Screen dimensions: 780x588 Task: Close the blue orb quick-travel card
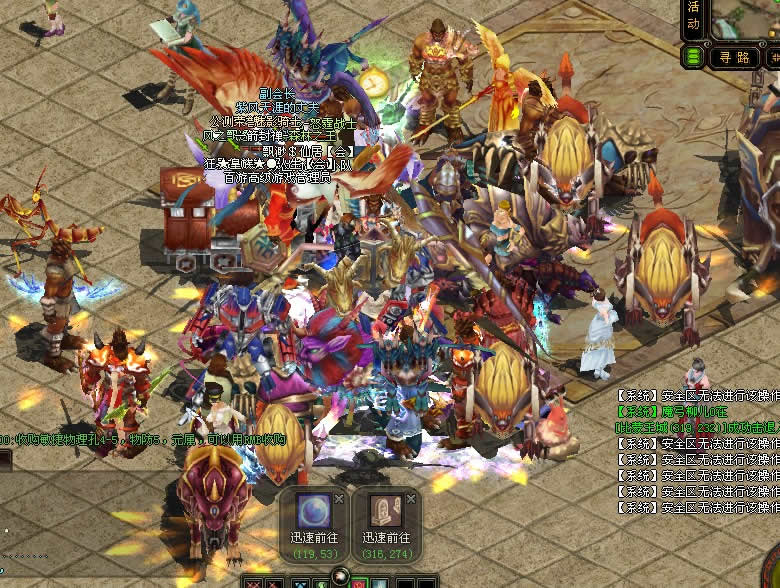(x=339, y=497)
